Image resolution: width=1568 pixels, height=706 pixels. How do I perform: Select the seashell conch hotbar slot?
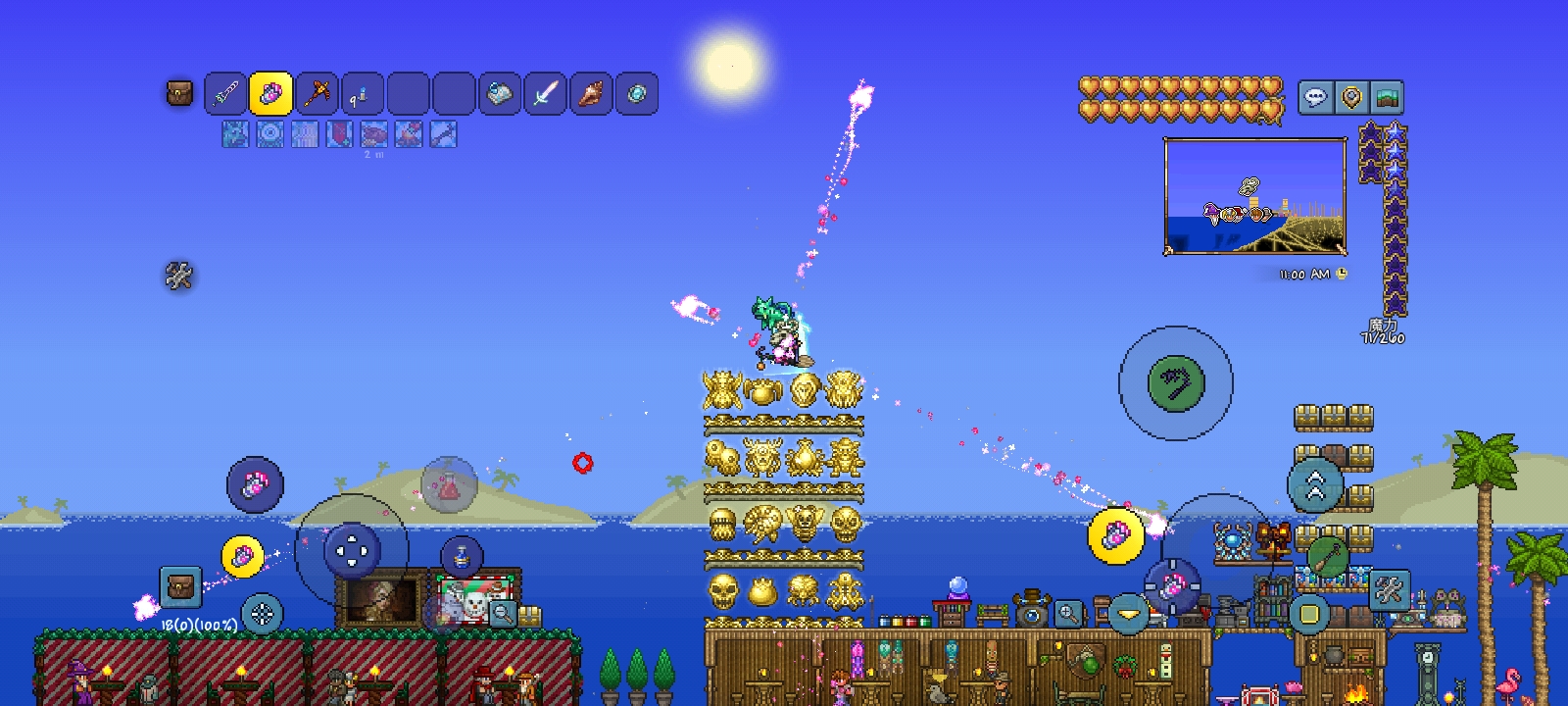coord(591,94)
